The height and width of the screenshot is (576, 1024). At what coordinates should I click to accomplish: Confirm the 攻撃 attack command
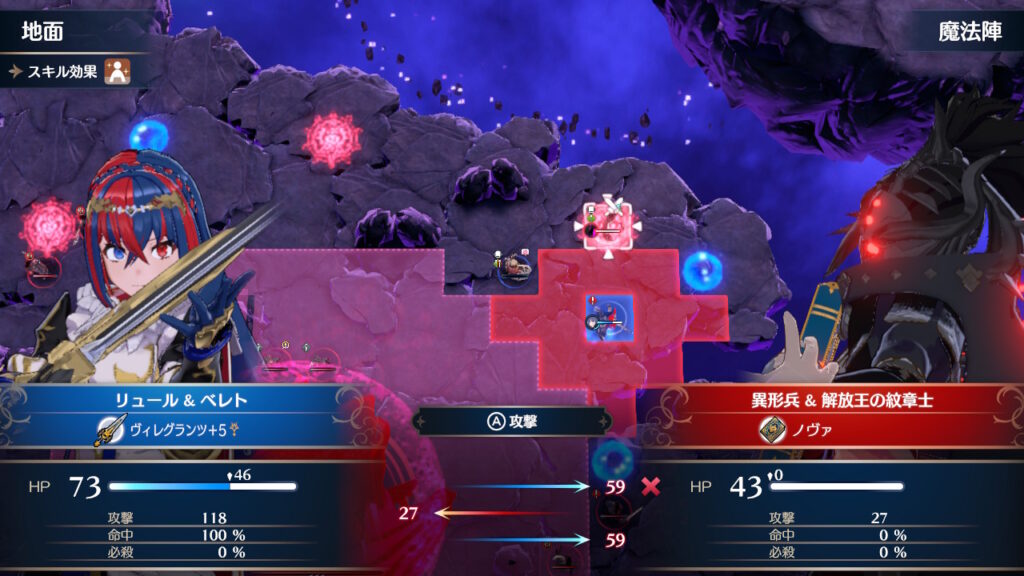pos(511,421)
